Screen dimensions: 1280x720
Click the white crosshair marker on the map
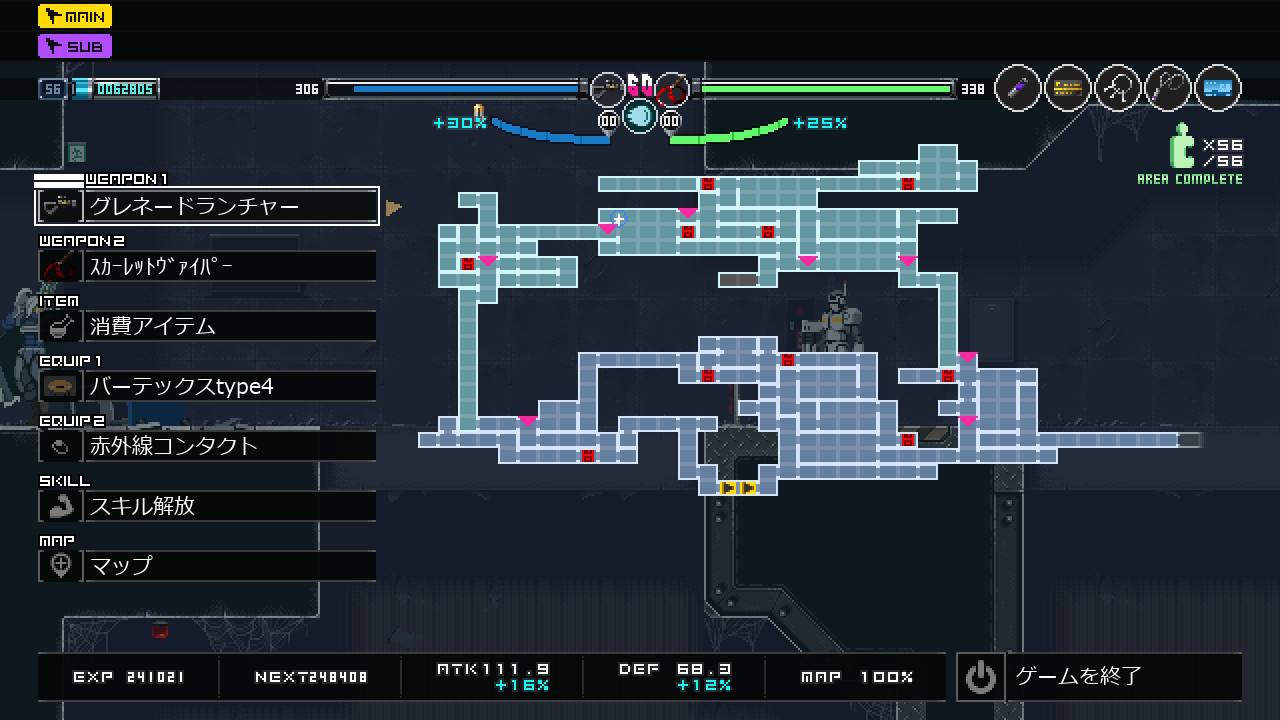tap(618, 219)
